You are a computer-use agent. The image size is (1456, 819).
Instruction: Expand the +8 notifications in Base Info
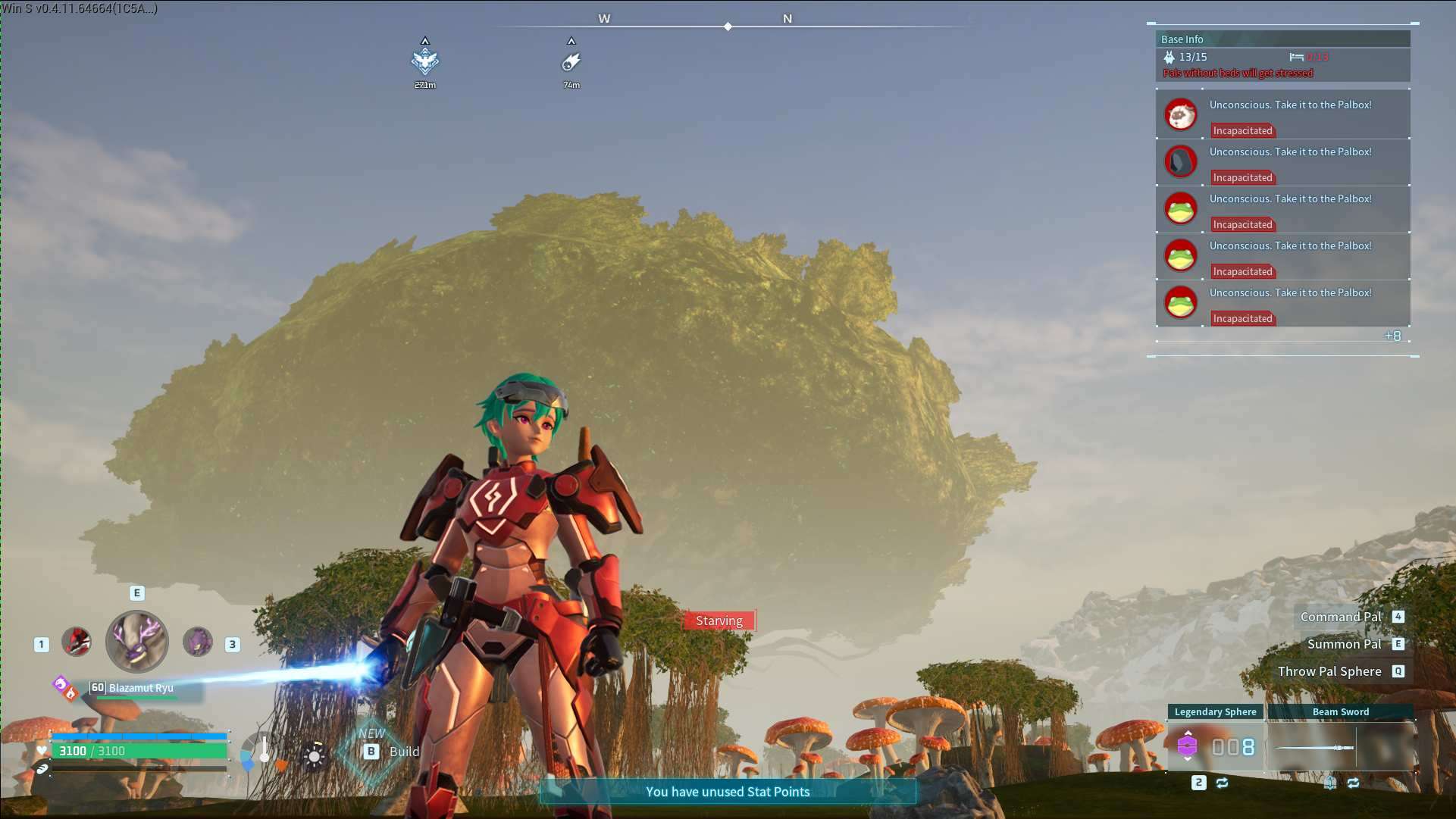click(1393, 336)
